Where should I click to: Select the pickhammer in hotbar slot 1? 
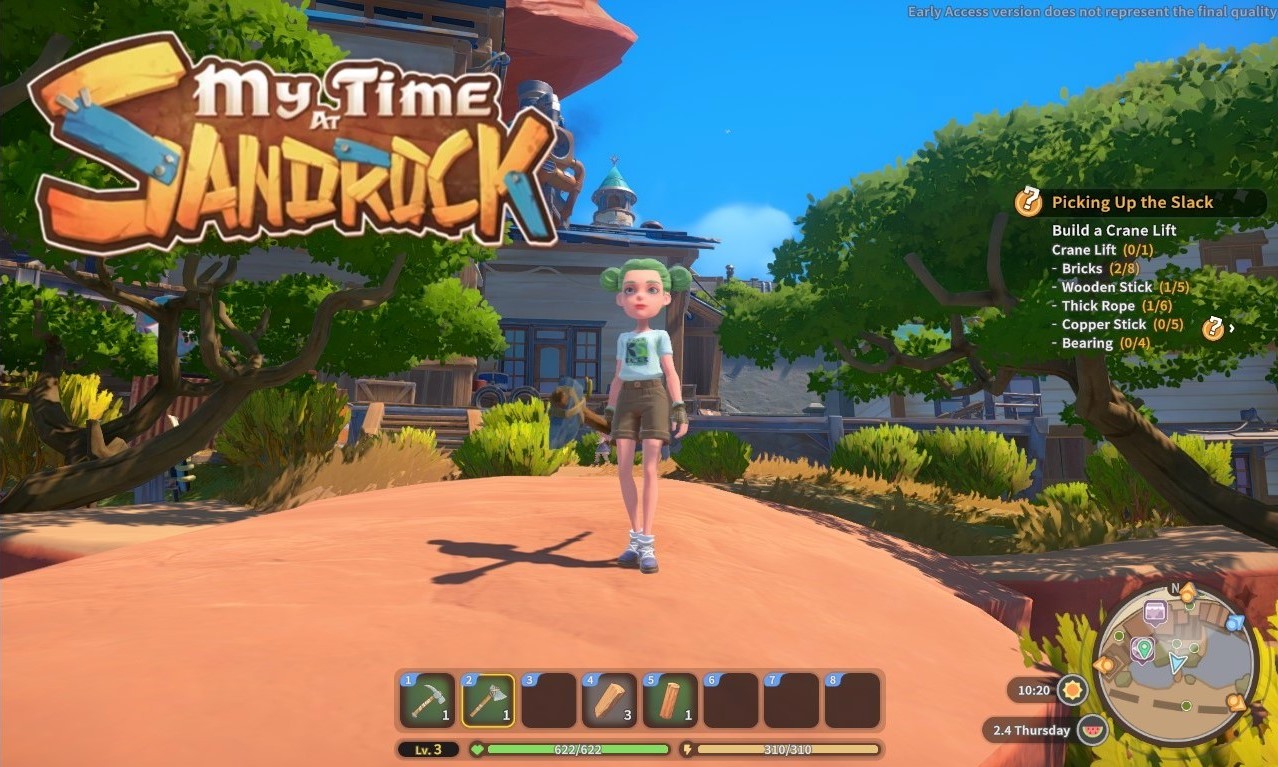click(428, 700)
